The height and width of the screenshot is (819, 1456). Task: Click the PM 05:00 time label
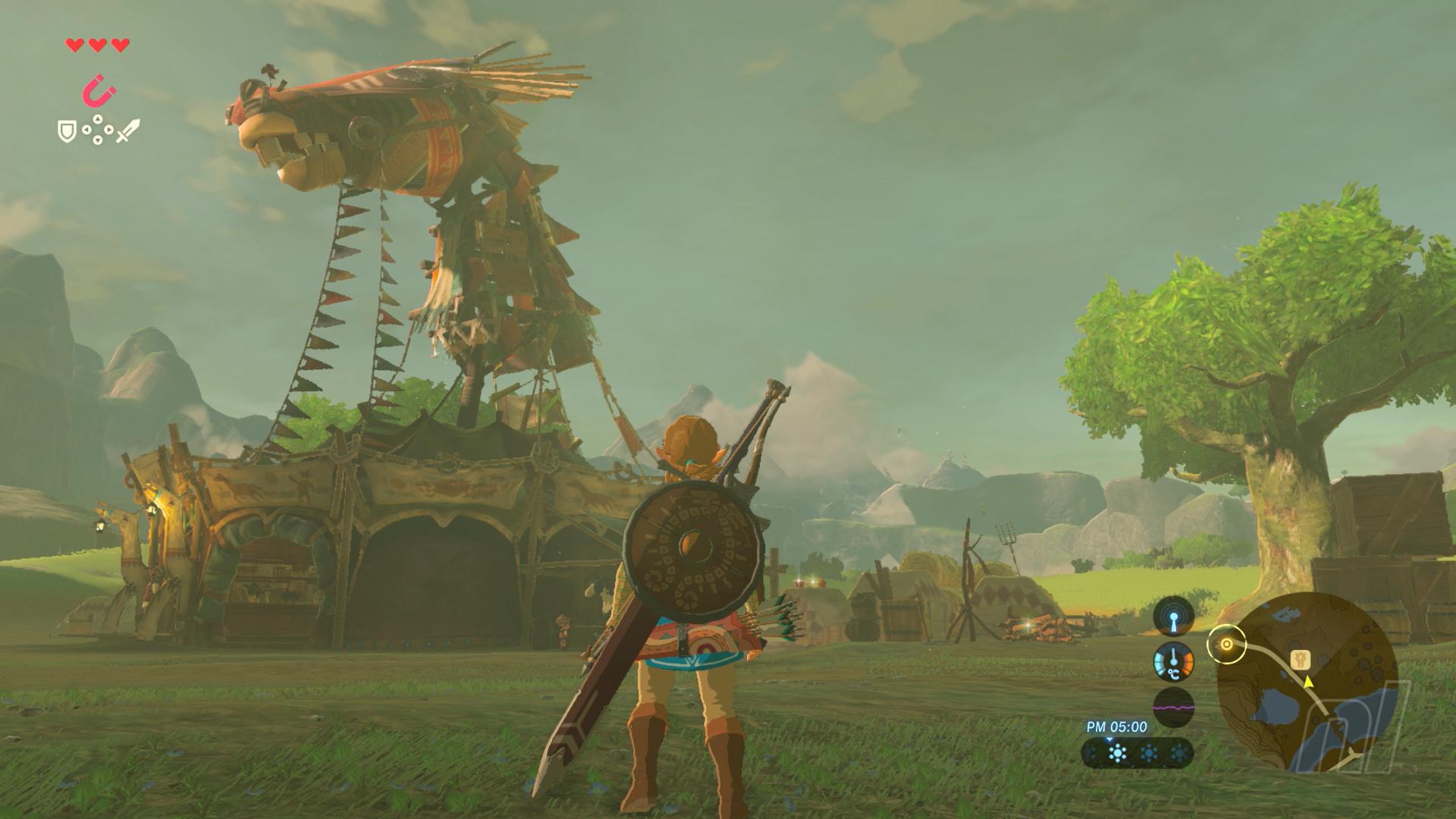click(1116, 726)
